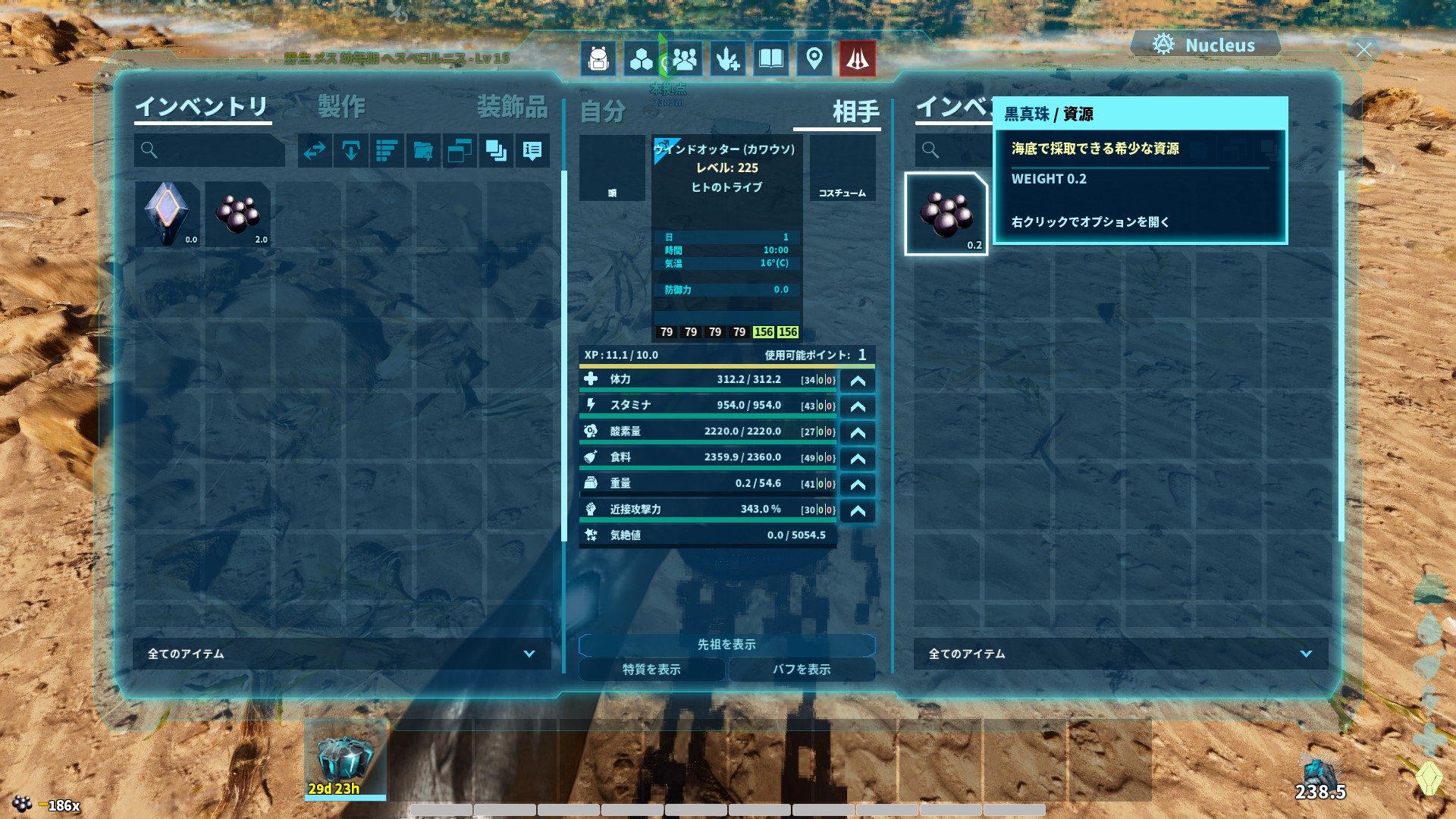Level up 体力 health stat
1456x819 pixels.
(x=858, y=381)
